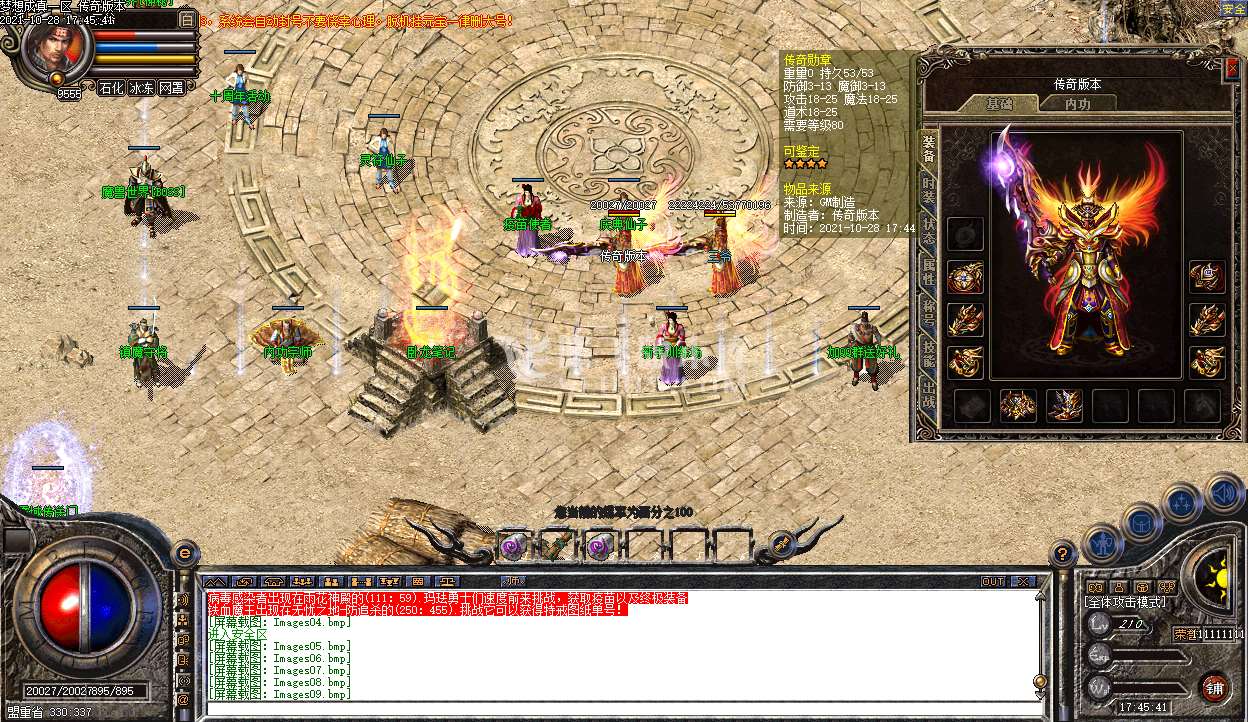Show the 状态 side tab

[x=928, y=229]
